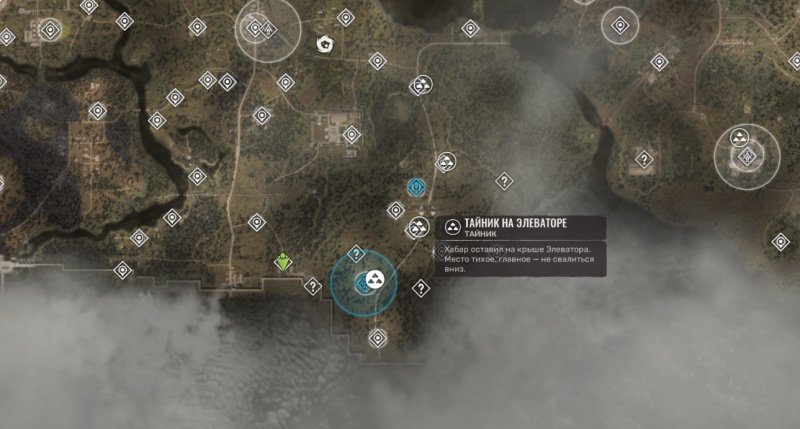Click the question-mark marker nearest the right-side white circle
Image resolution: width=800 pixels, height=429 pixels.
(x=645, y=158)
